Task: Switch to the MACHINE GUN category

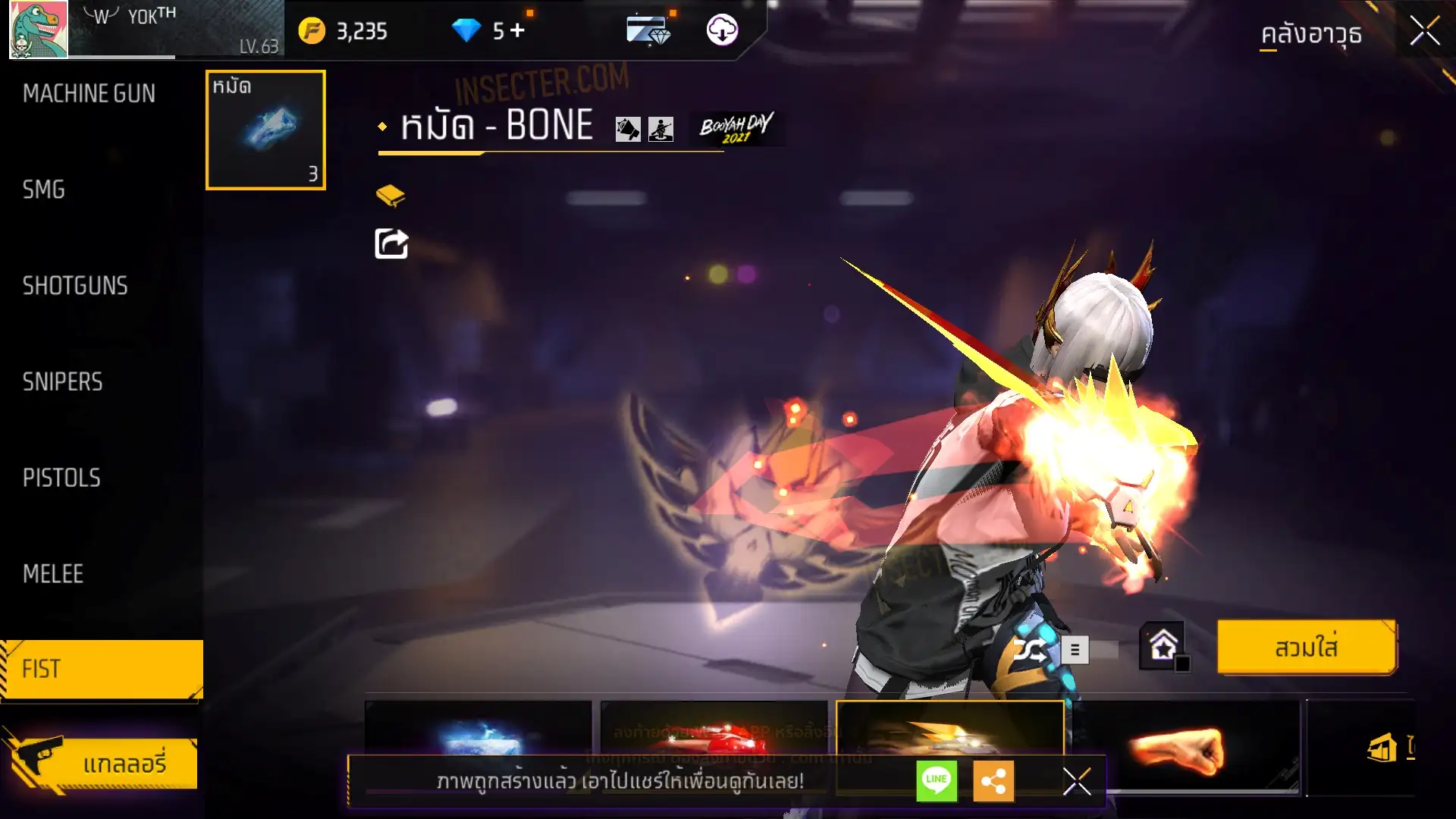Action: pos(89,93)
